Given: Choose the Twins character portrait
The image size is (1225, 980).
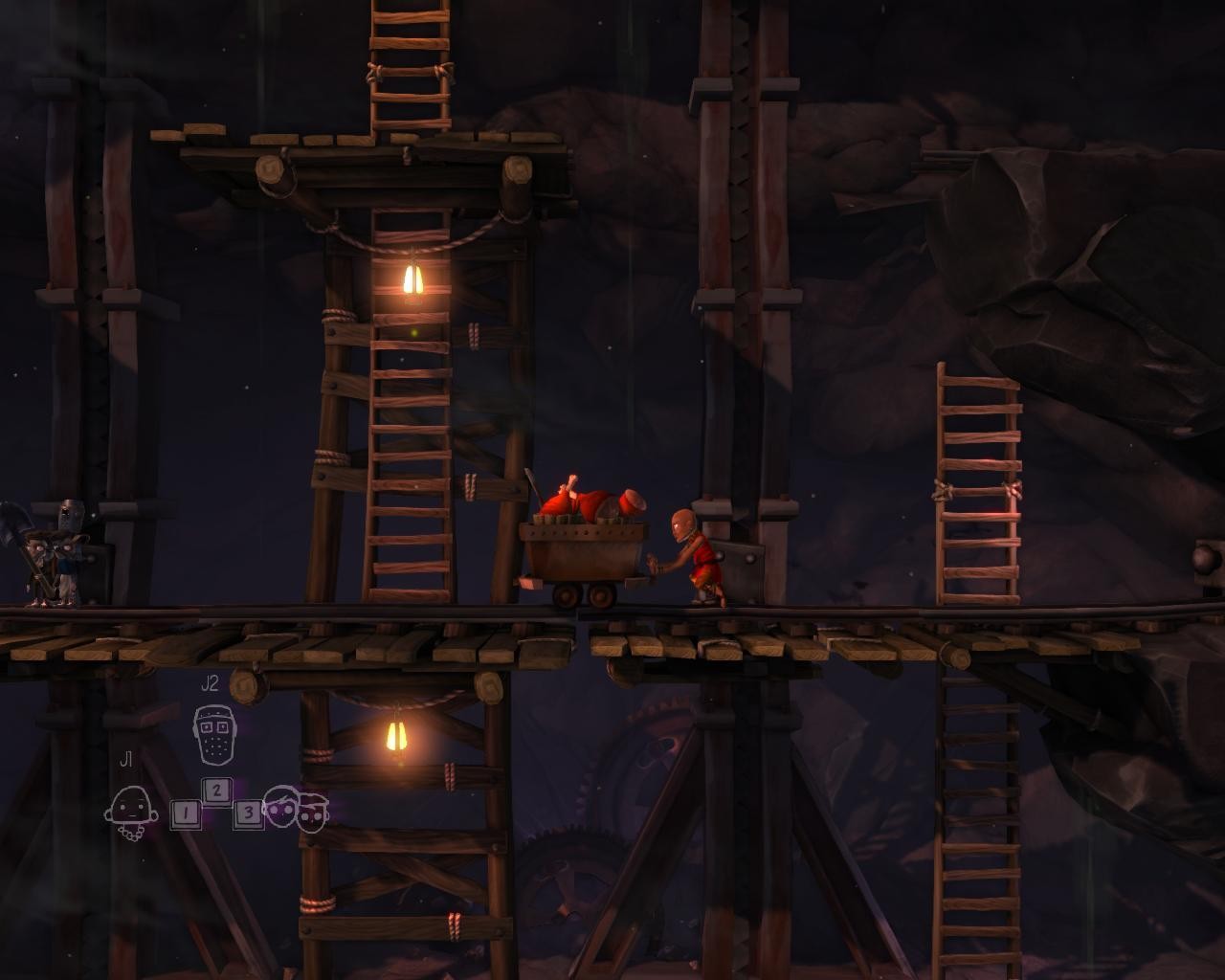Looking at the screenshot, I should pos(296,810).
